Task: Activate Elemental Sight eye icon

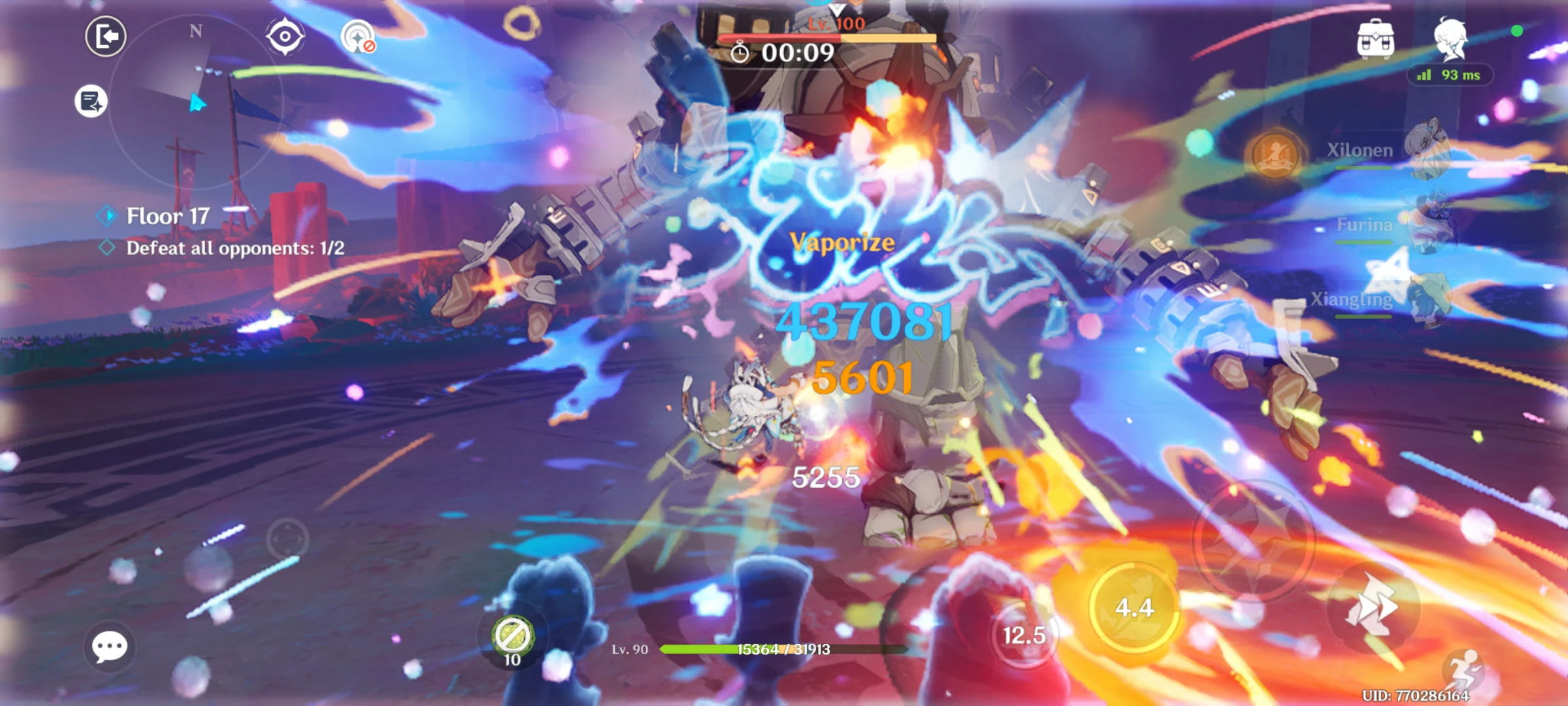Action: point(286,35)
